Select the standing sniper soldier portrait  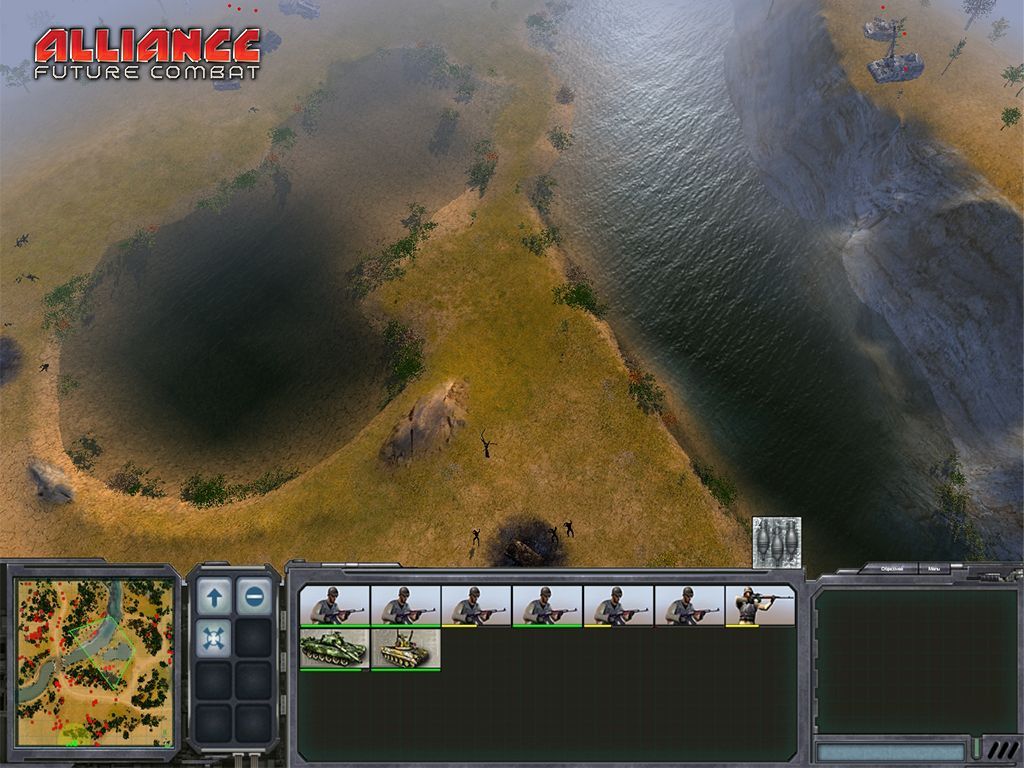point(760,606)
